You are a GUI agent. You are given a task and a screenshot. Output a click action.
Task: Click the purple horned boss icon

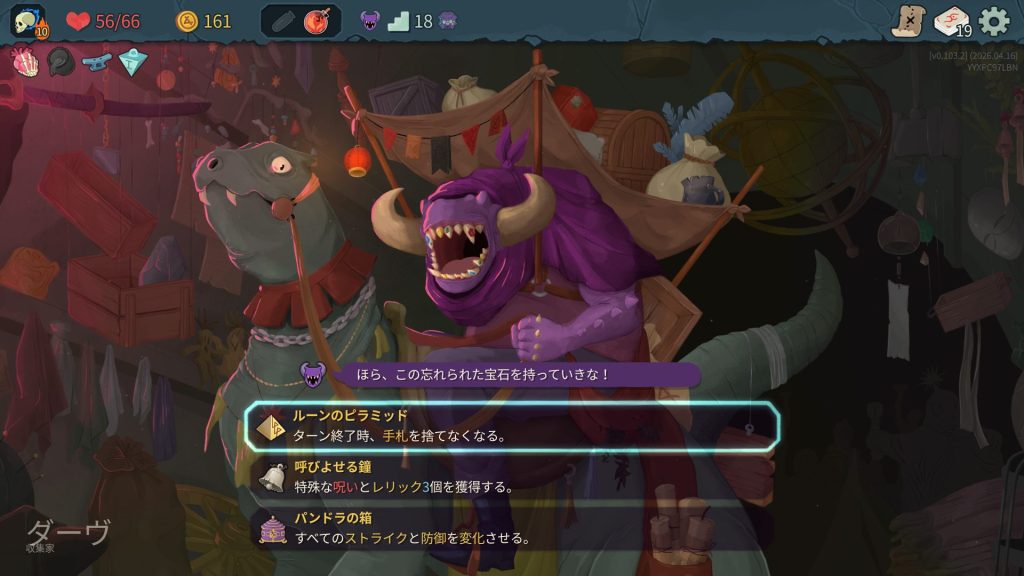(x=370, y=21)
